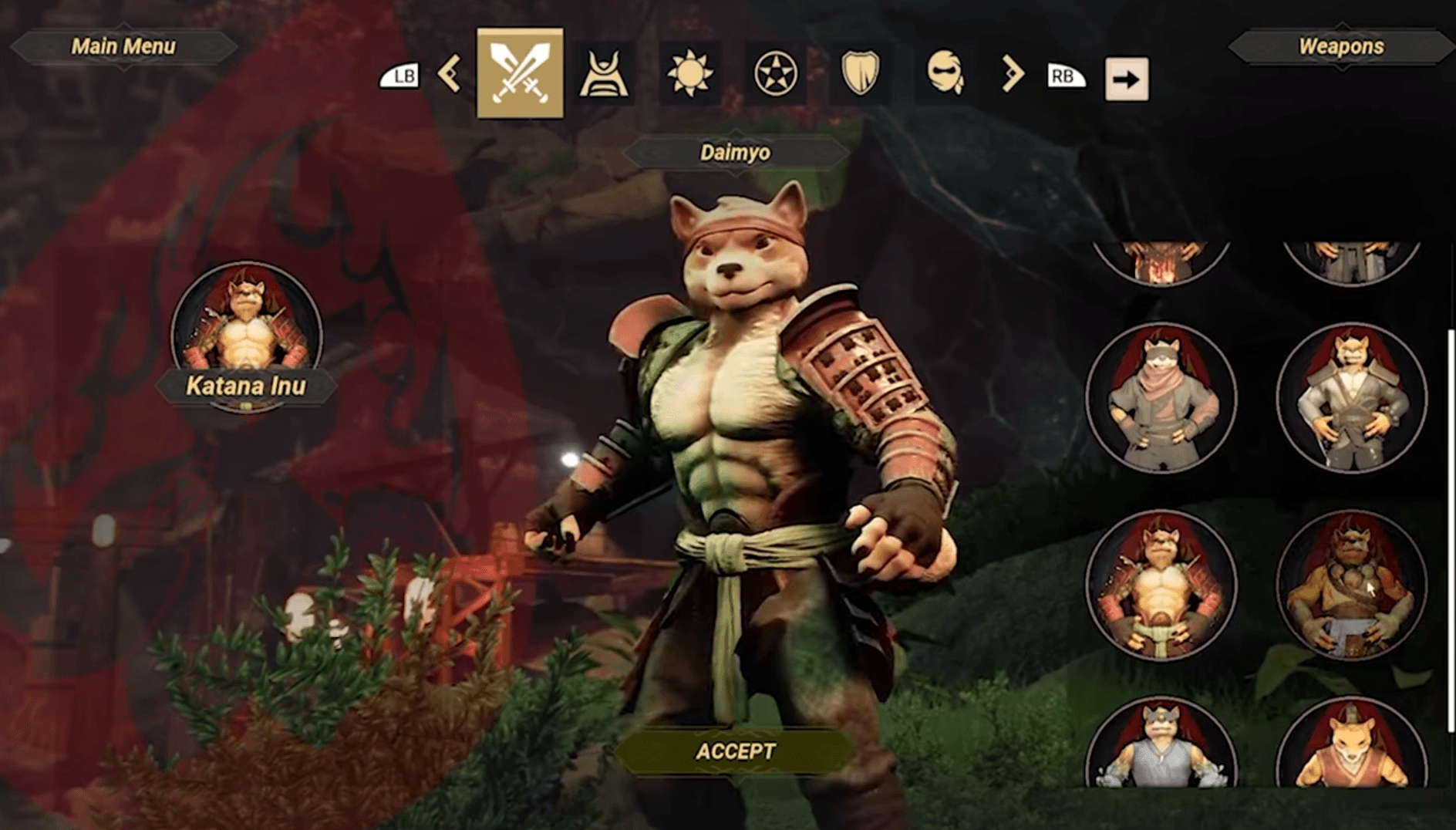Click the boxed right arrow button

1127,78
